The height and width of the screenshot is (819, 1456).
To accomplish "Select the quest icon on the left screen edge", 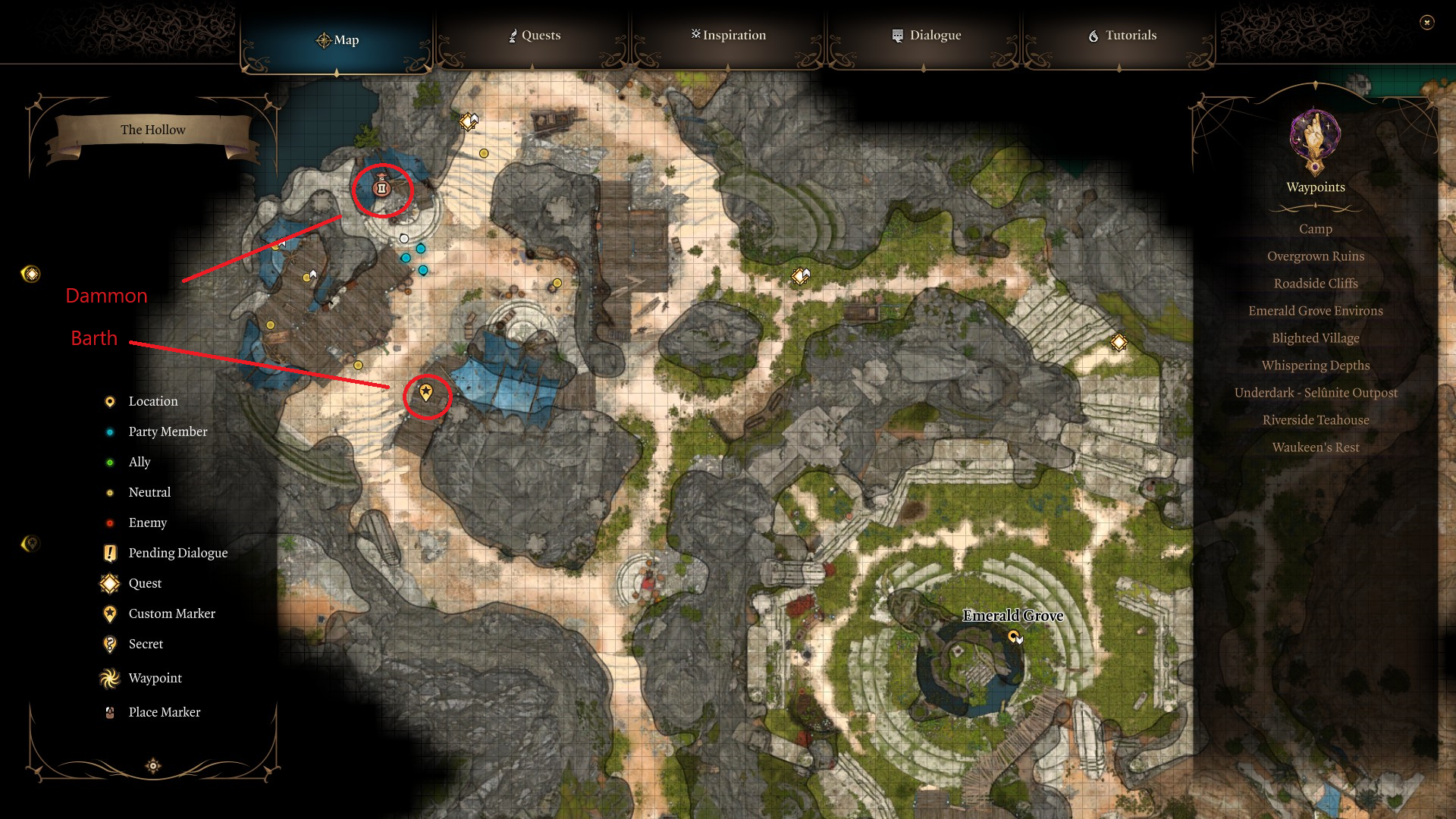I will click(x=30, y=275).
